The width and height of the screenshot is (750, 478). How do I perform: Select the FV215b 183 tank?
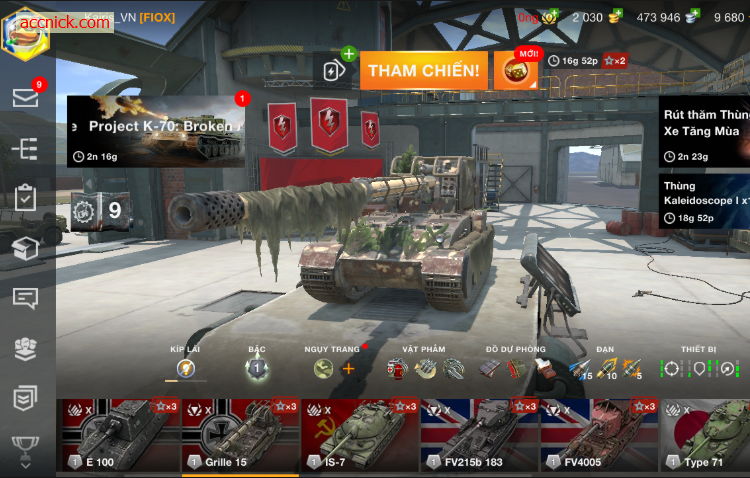click(480, 435)
